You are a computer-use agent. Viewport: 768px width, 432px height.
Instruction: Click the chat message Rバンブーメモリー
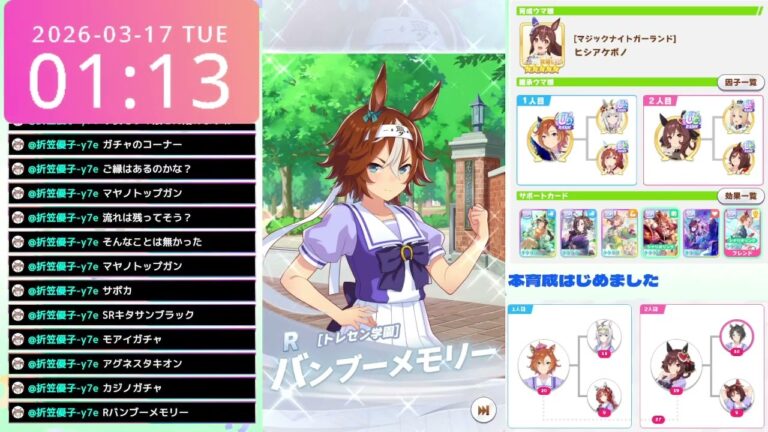(x=131, y=411)
